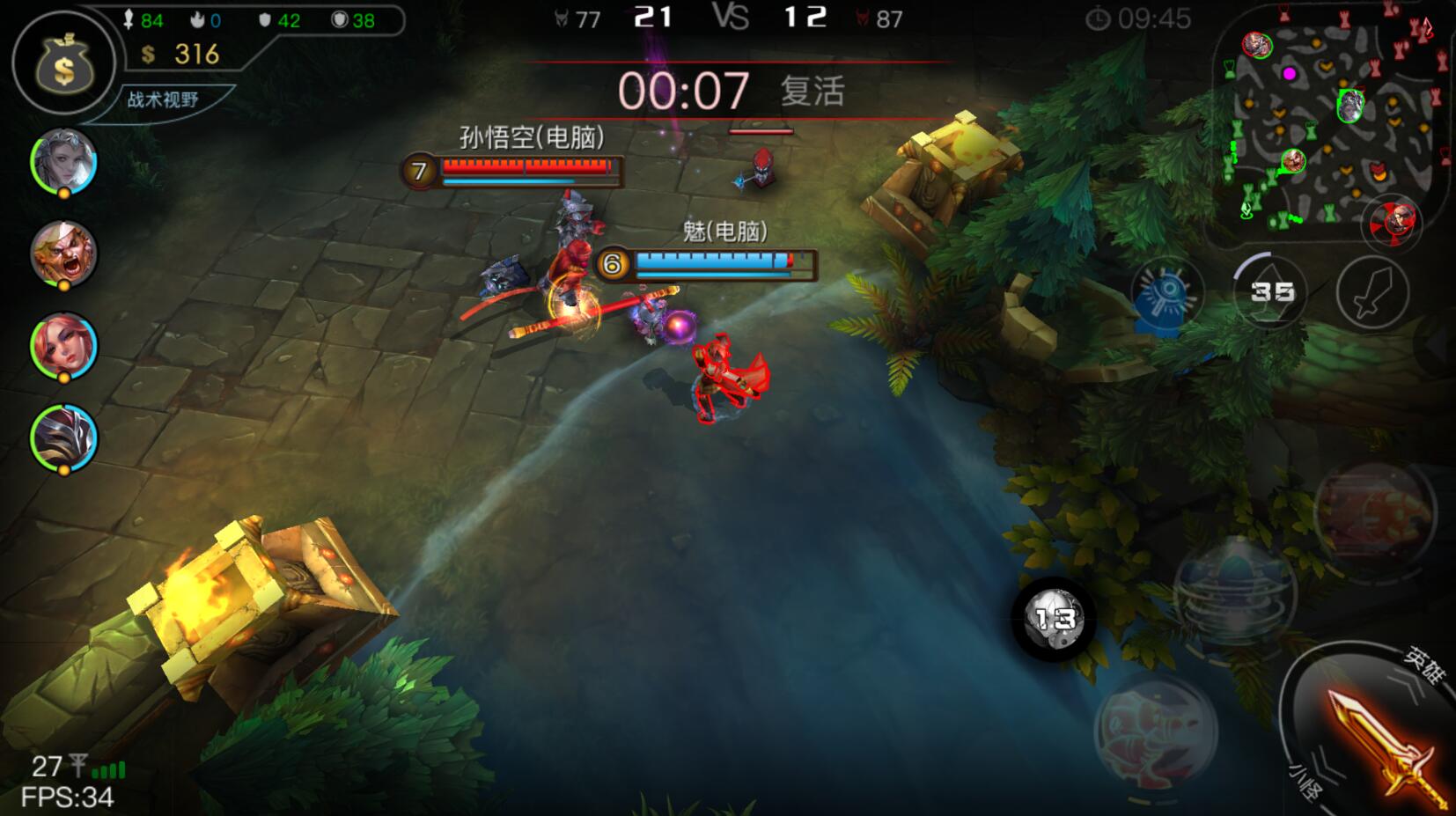This screenshot has height=816, width=1456.
Task: Target heroes with the 英雄 button
Action: 1423,665
